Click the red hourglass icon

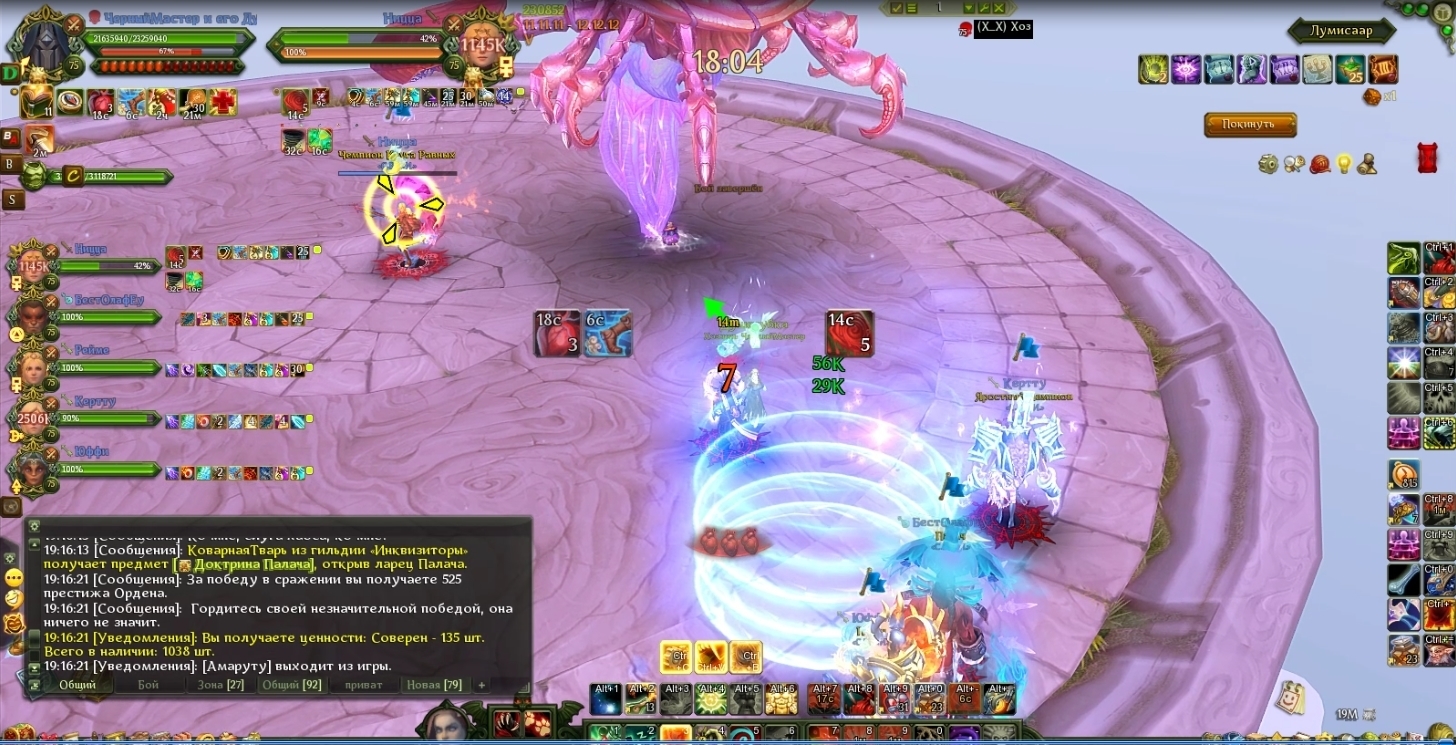tap(1427, 158)
